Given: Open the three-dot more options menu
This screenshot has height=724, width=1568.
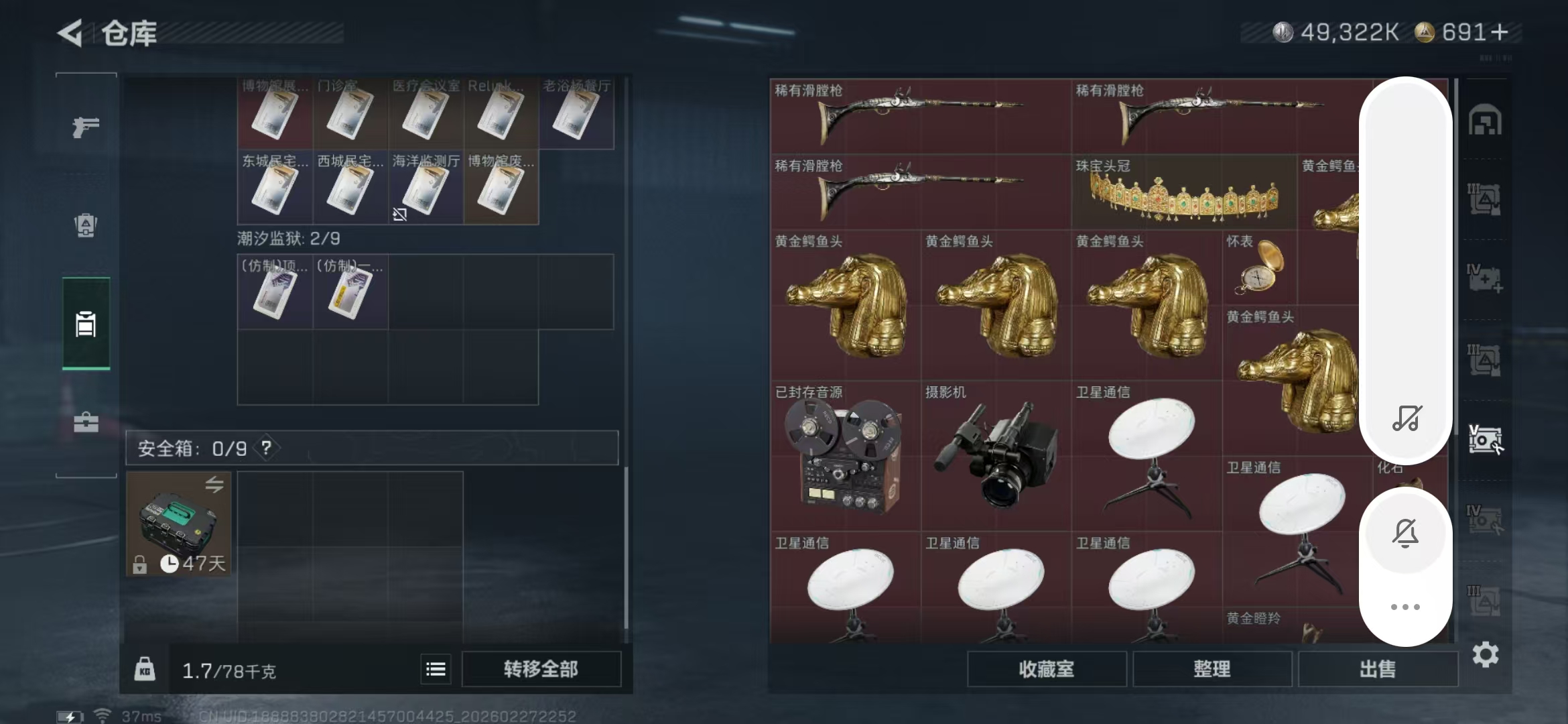Looking at the screenshot, I should tap(1405, 607).
